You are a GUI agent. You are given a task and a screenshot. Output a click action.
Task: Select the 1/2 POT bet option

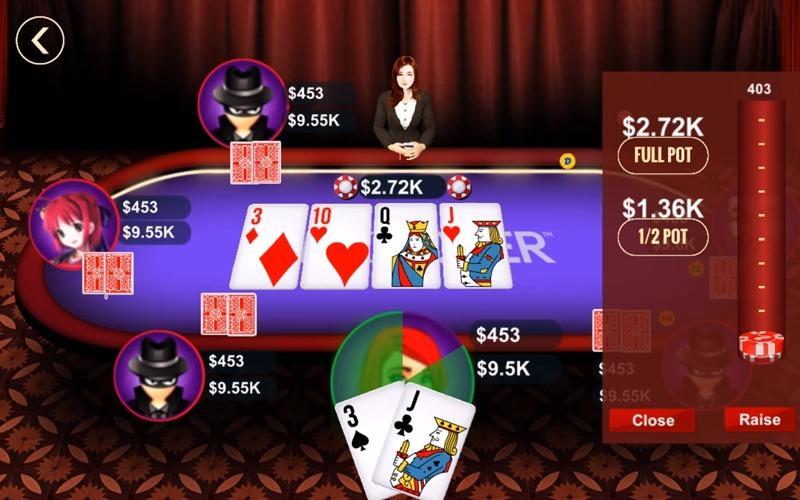pyautogui.click(x=663, y=237)
